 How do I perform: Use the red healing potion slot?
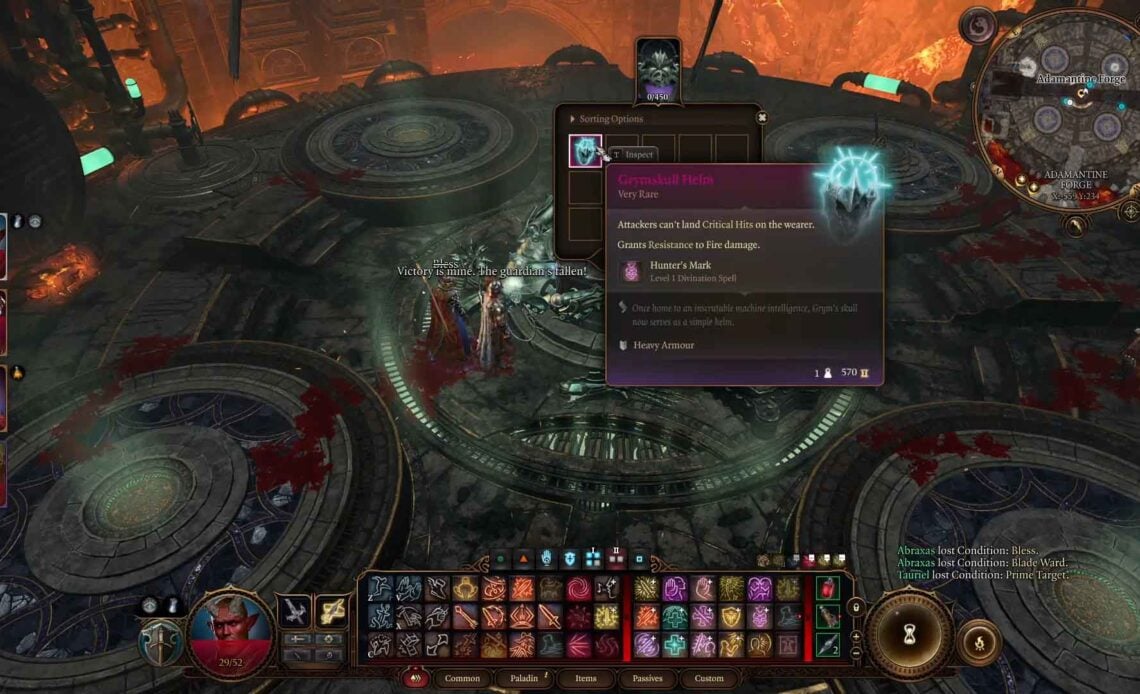[826, 588]
